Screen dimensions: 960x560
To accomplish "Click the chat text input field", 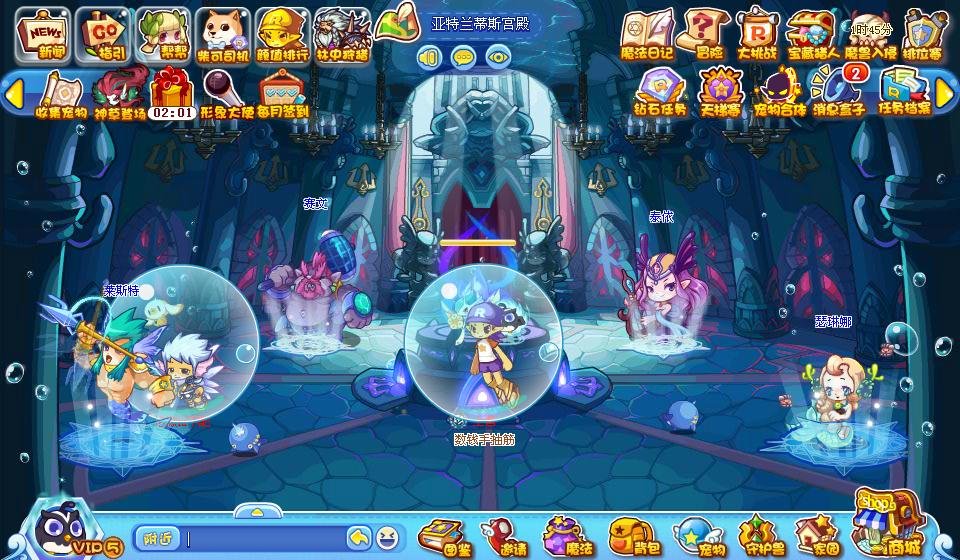I will click(x=265, y=538).
